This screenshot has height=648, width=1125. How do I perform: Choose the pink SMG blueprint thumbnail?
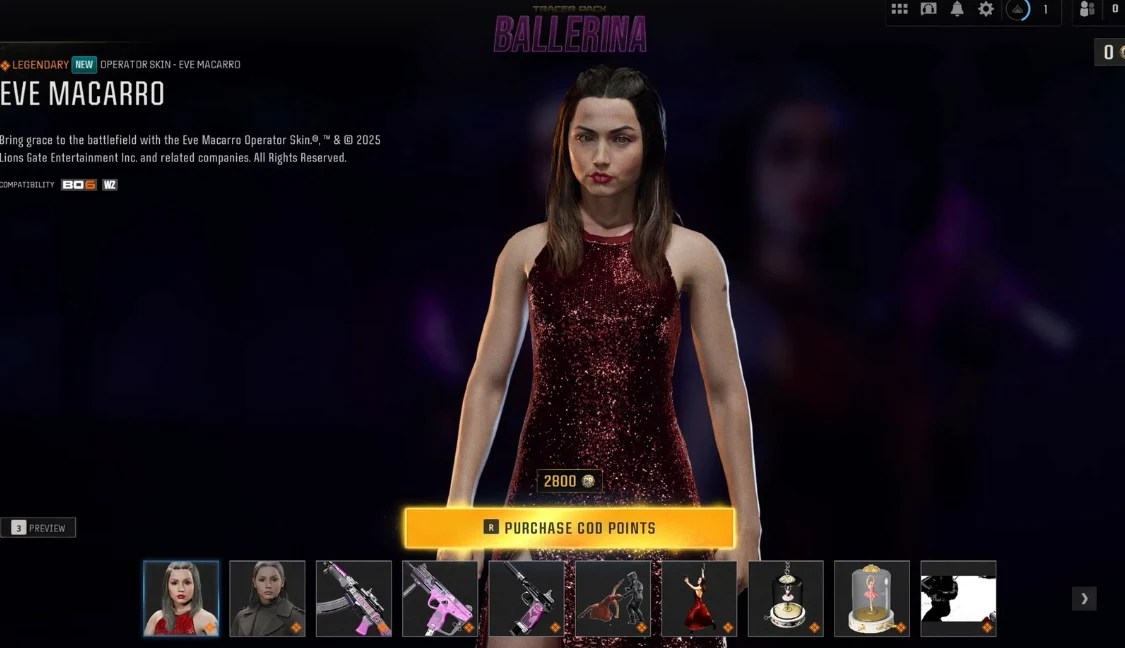pyautogui.click(x=440, y=598)
